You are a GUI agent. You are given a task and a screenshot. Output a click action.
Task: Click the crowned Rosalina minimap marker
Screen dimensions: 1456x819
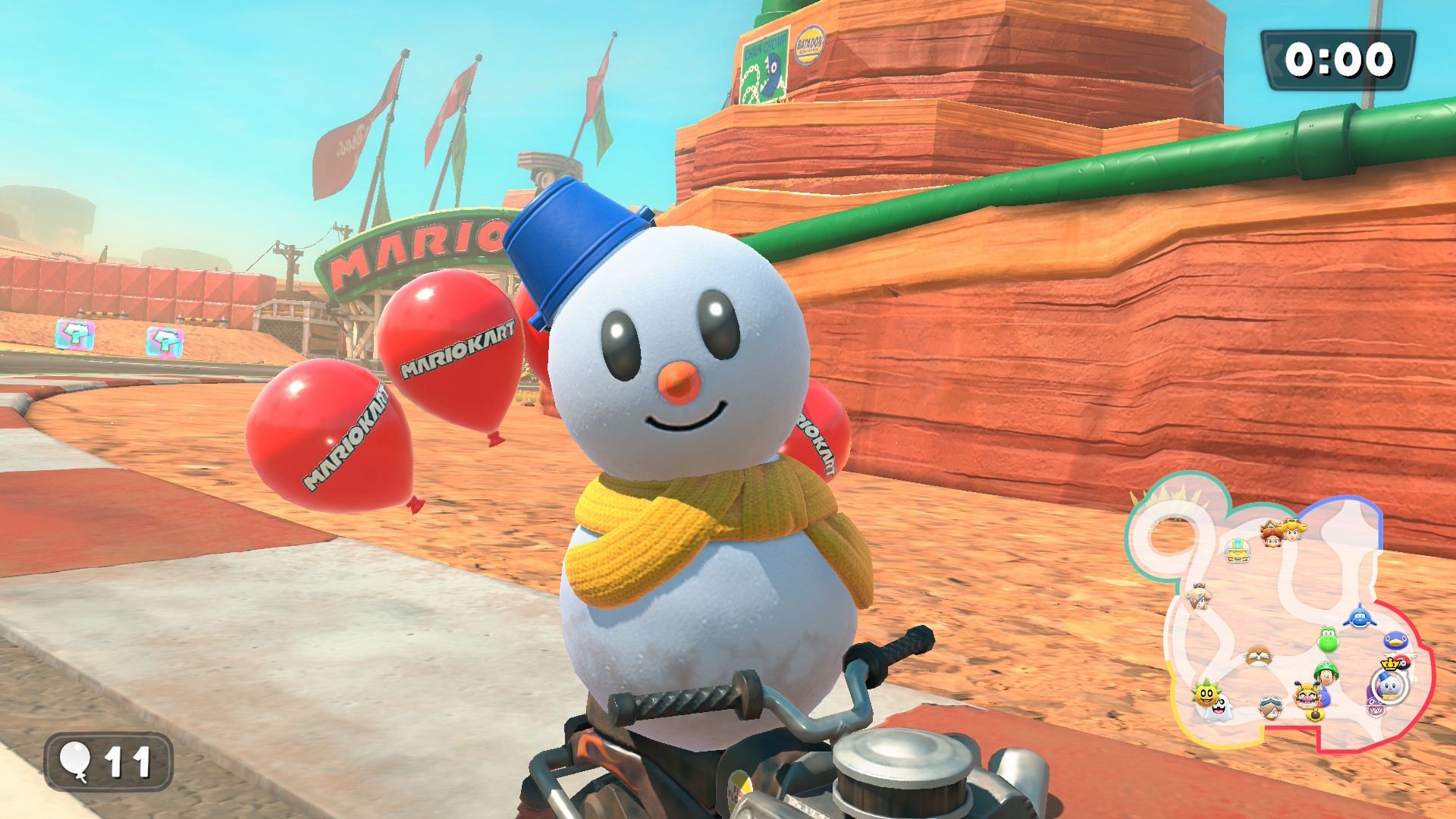coord(1199,597)
